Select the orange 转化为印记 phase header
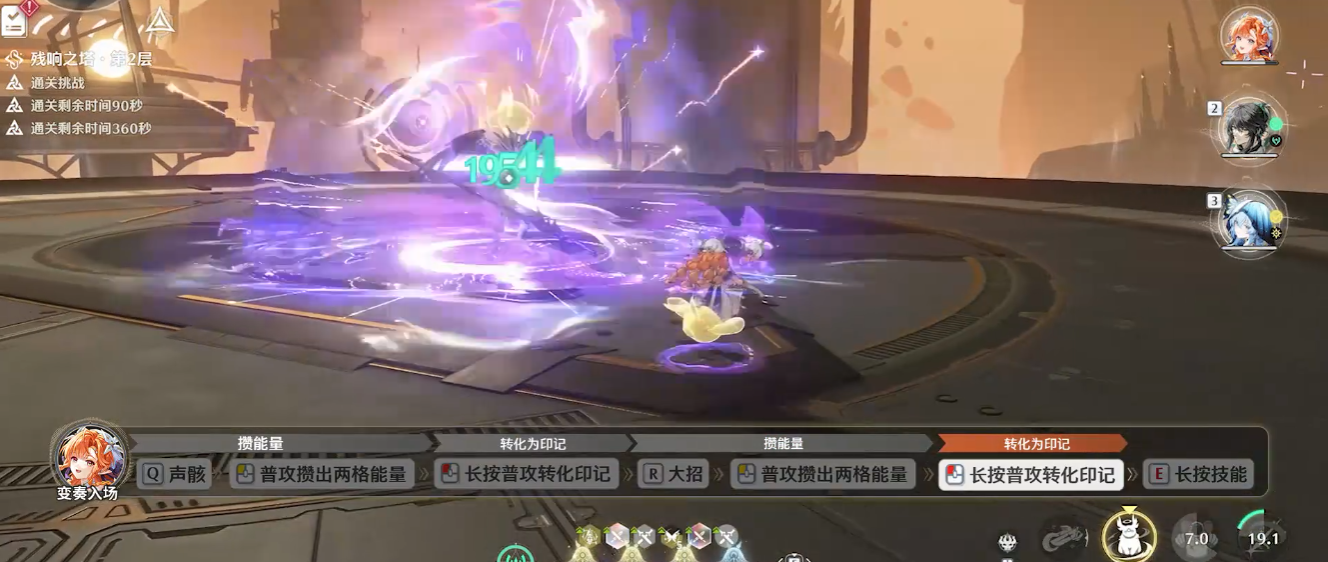Viewport: 1328px width, 562px height. (1034, 443)
